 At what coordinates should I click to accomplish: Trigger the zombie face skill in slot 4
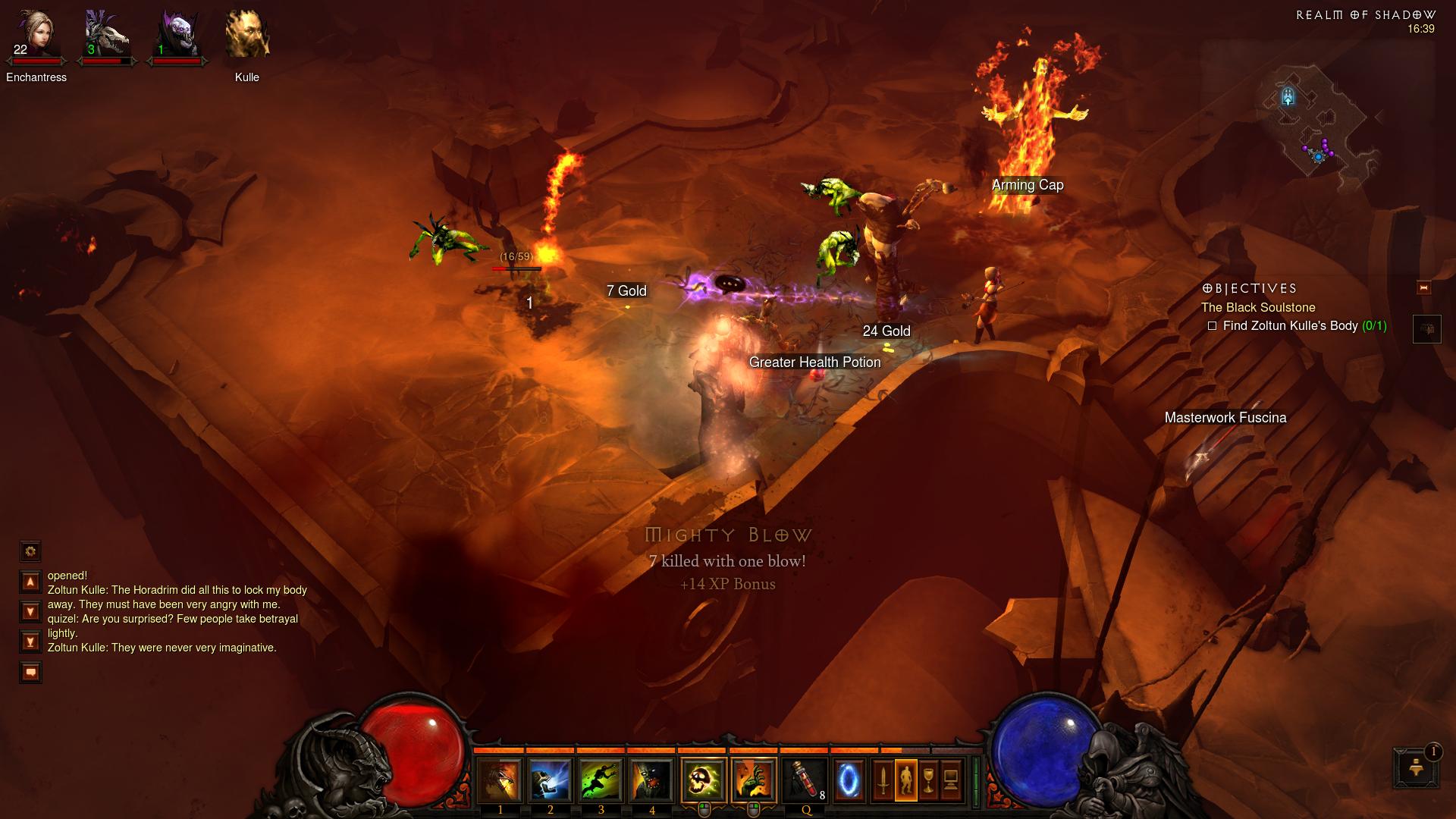(x=651, y=780)
